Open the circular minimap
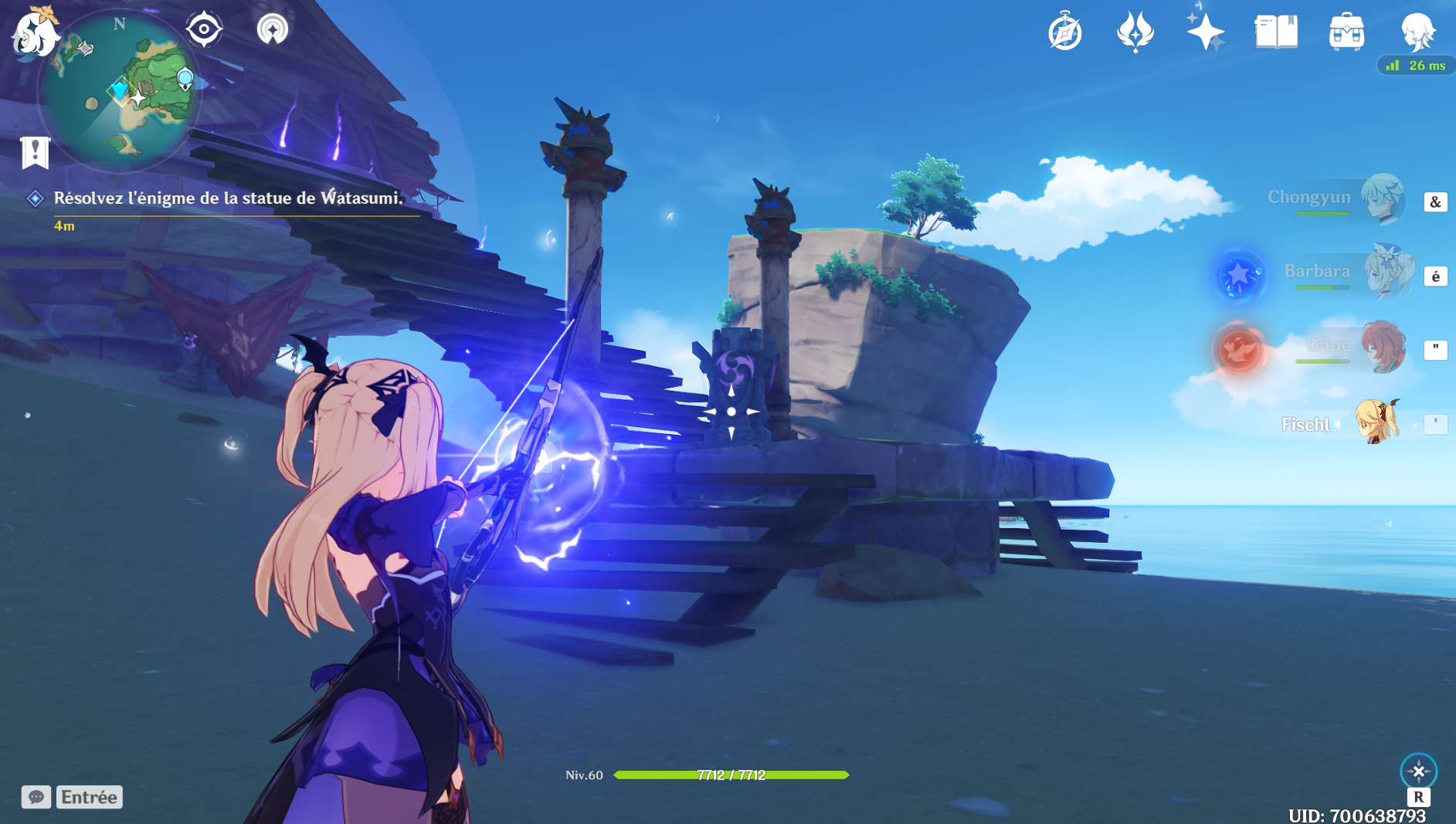The width and height of the screenshot is (1456, 824). point(120,90)
